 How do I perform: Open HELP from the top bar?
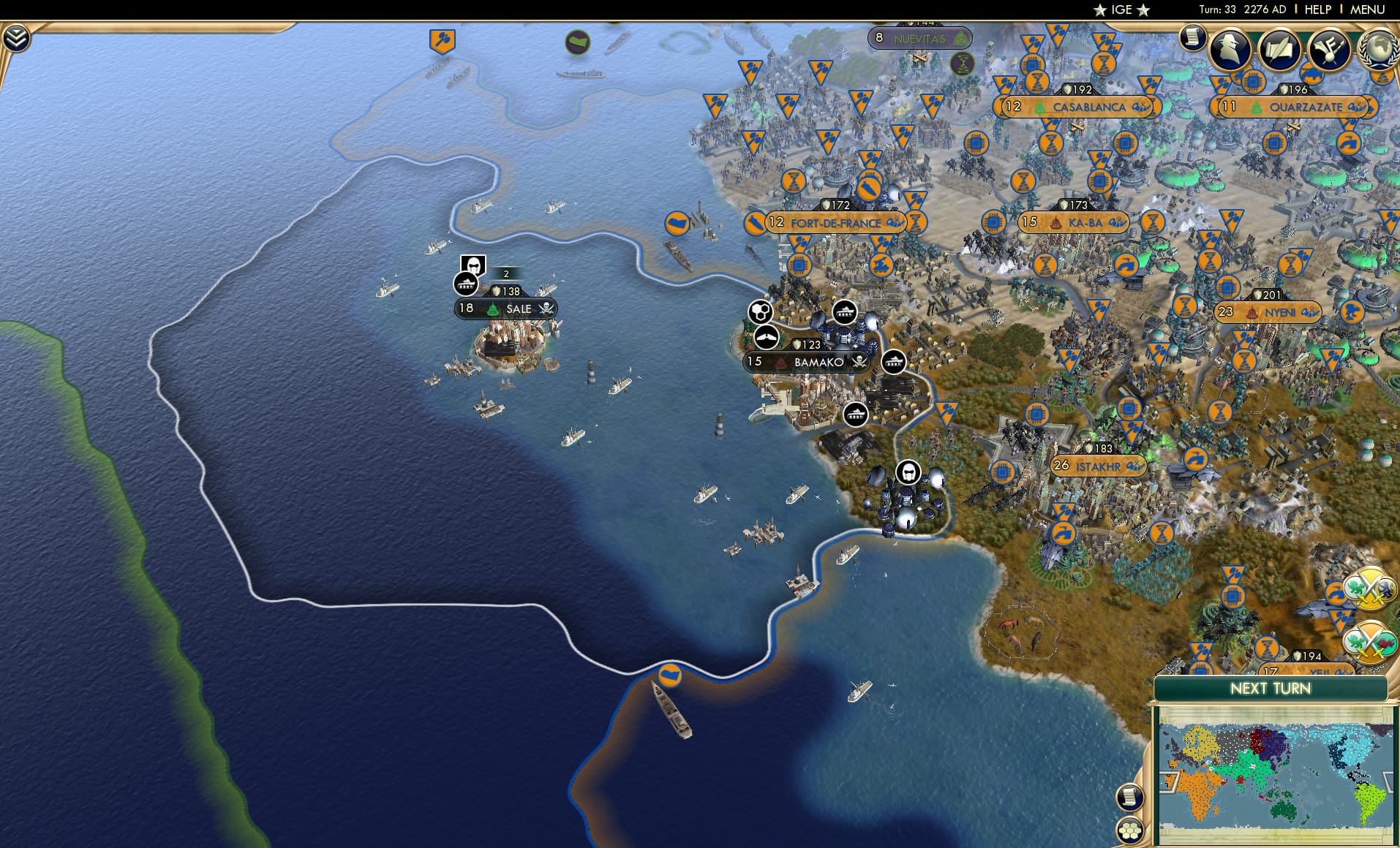click(1317, 10)
